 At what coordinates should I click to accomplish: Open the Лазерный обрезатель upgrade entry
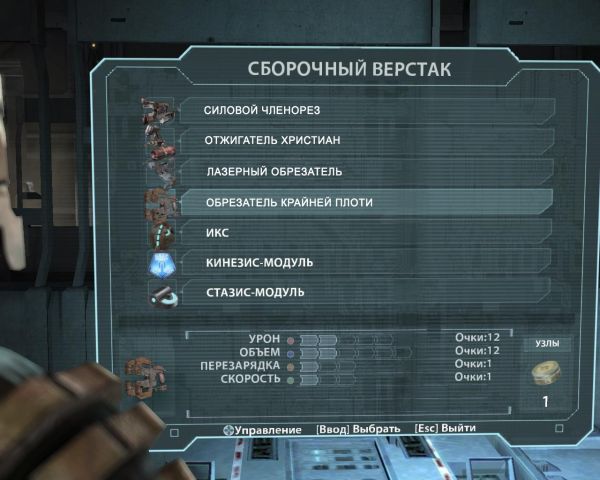tap(360, 171)
